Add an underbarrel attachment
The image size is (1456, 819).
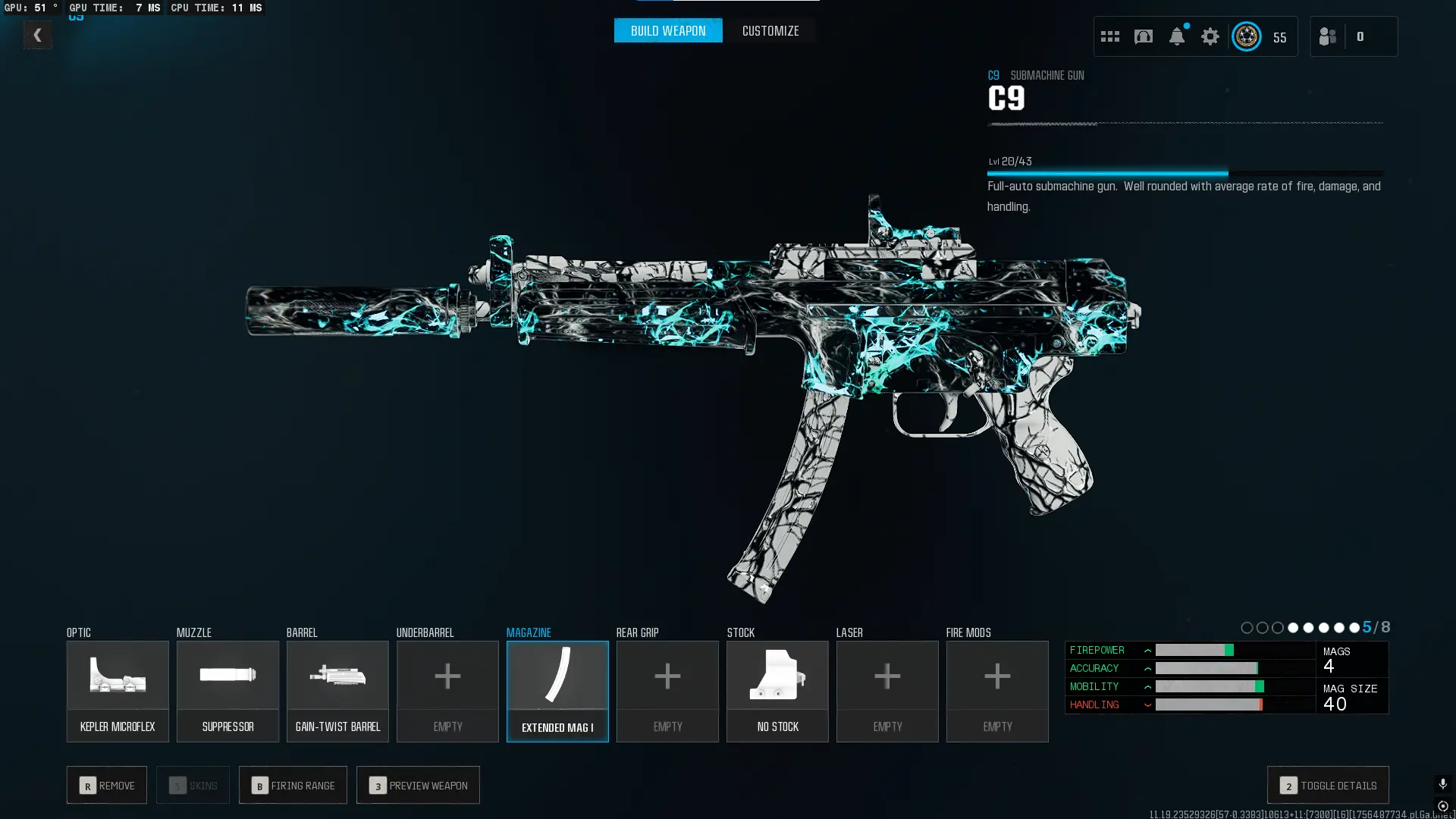(447, 691)
